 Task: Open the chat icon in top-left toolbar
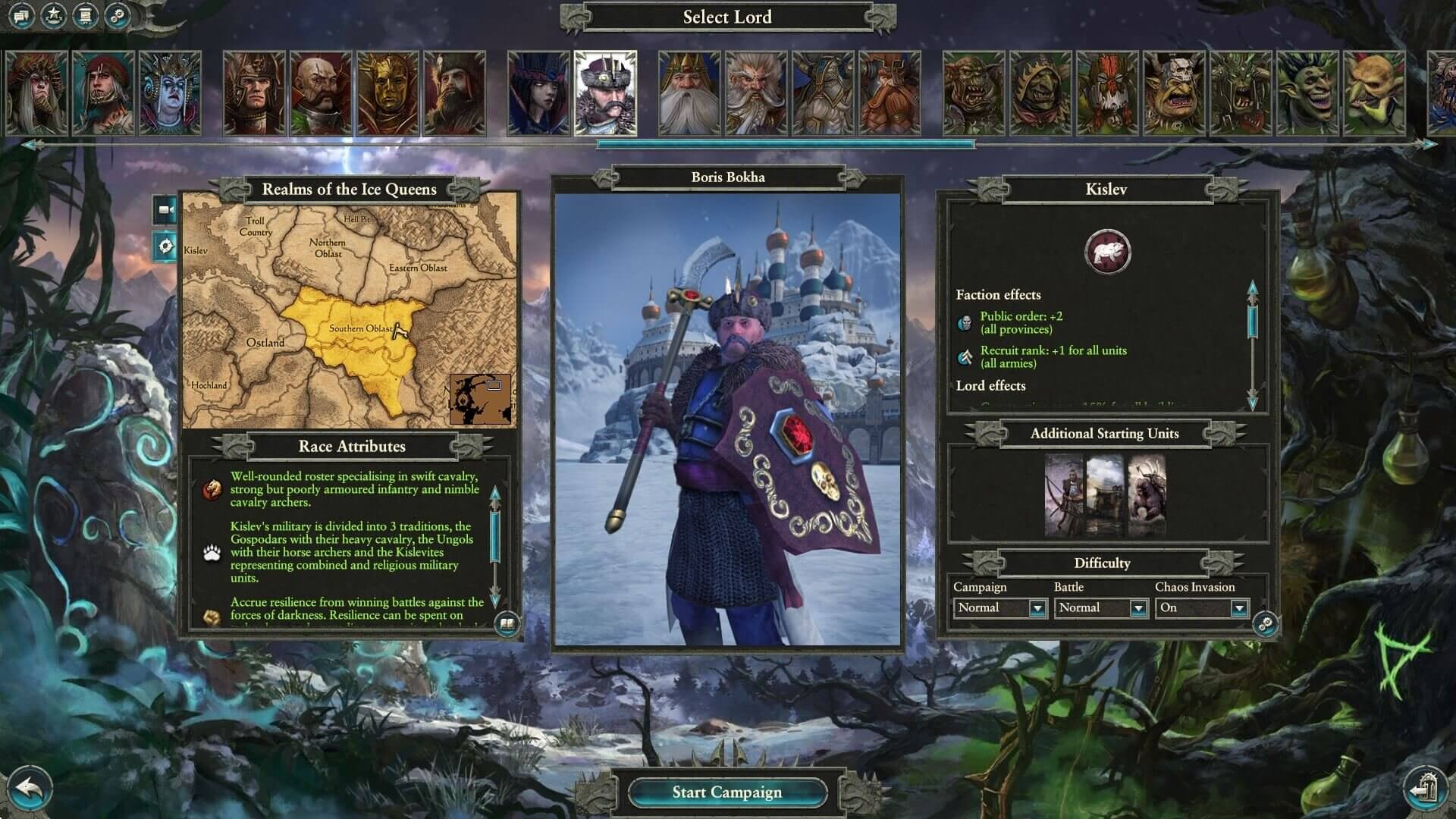pos(20,15)
